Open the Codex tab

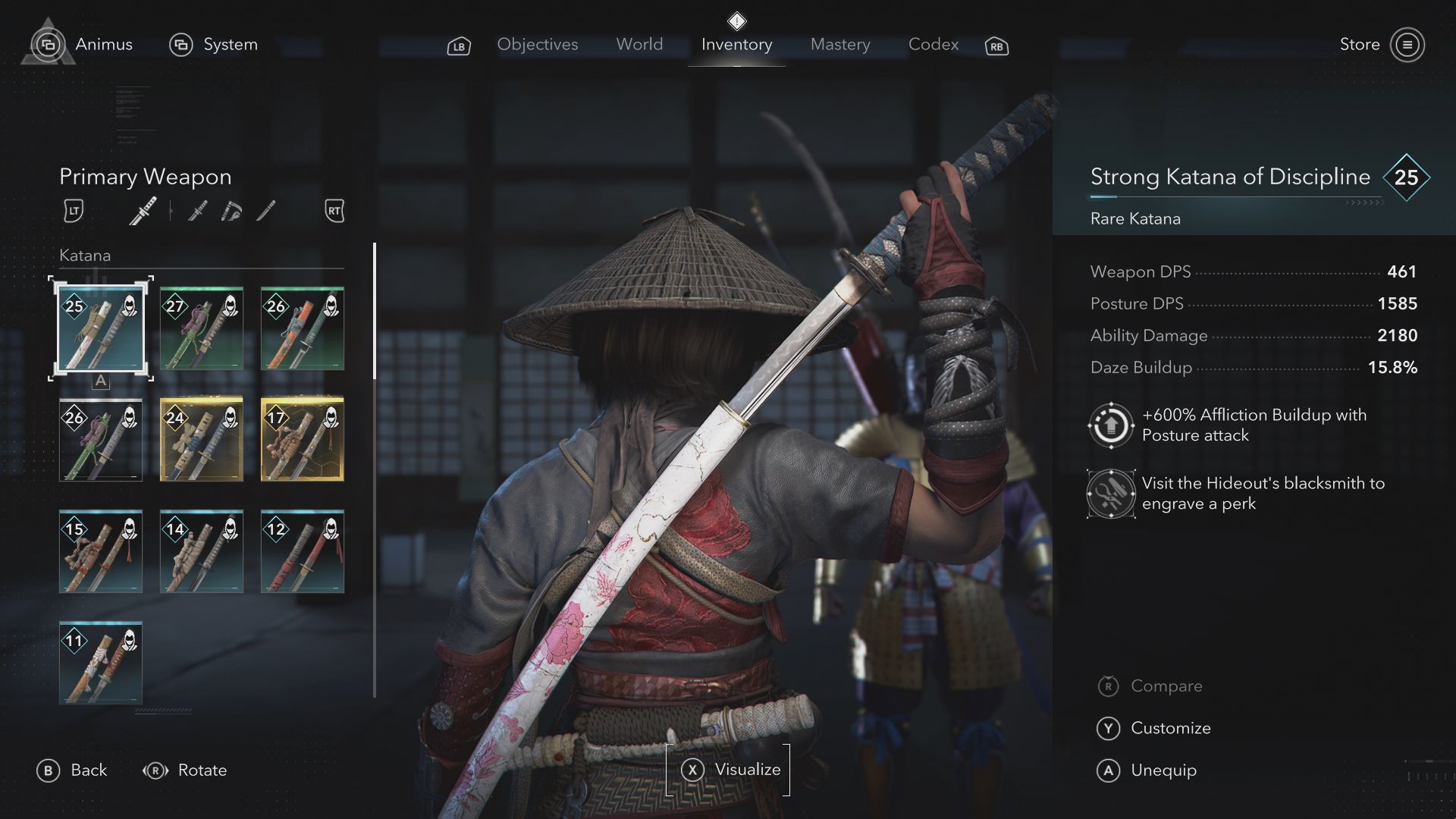pyautogui.click(x=933, y=45)
